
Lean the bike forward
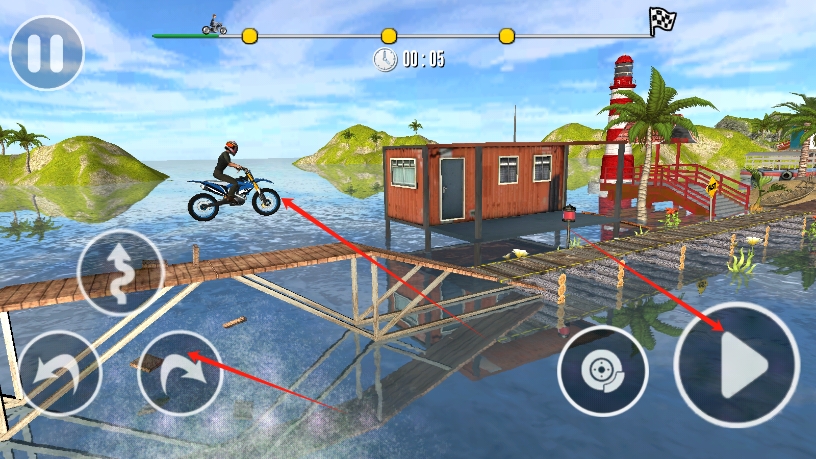tap(180, 373)
